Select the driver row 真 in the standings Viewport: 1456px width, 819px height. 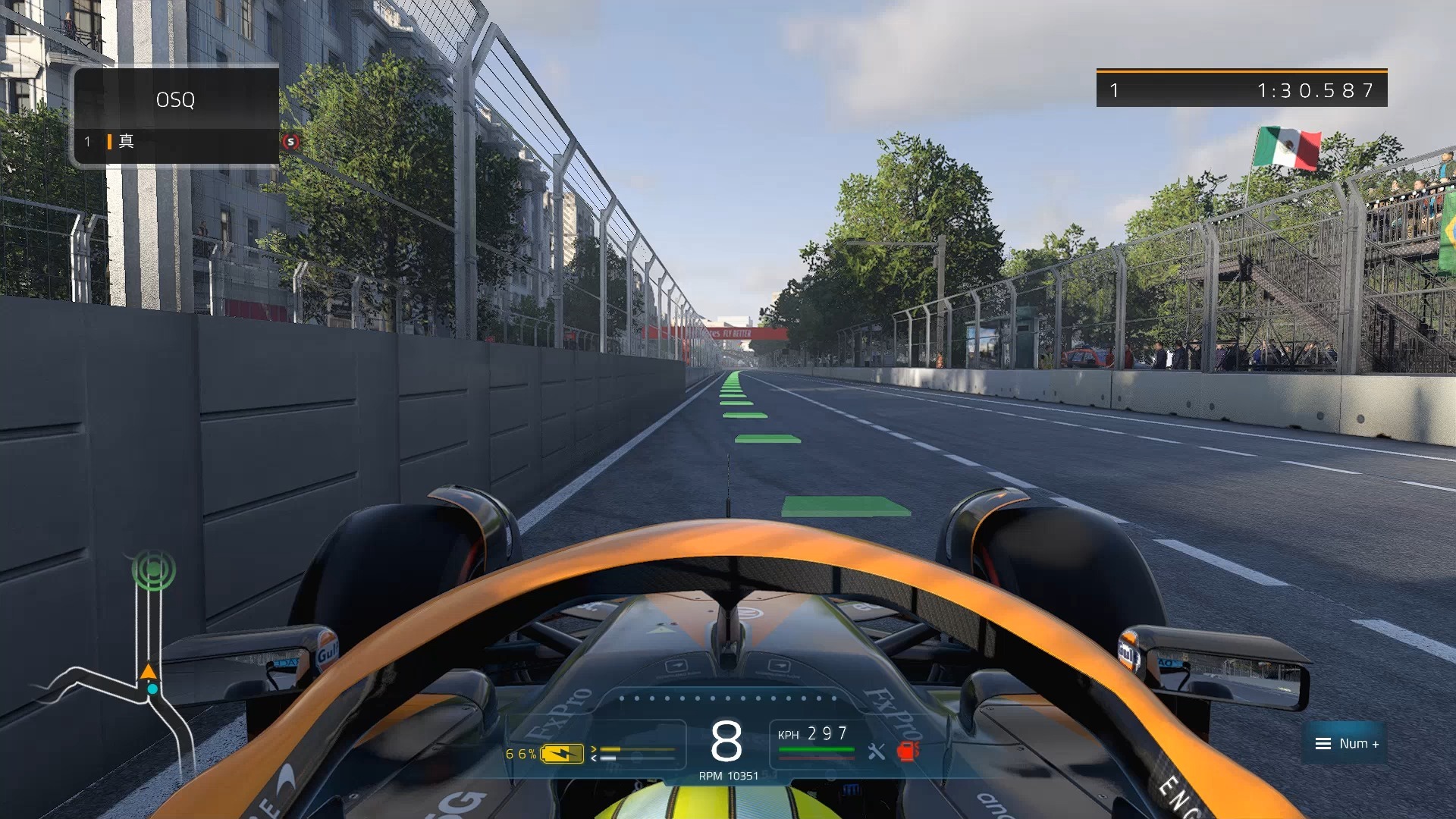176,142
